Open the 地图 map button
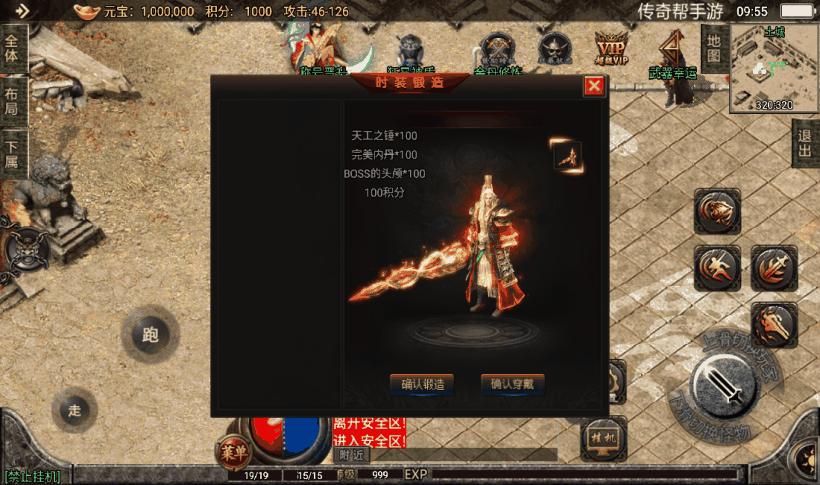The image size is (820, 485). pos(712,47)
